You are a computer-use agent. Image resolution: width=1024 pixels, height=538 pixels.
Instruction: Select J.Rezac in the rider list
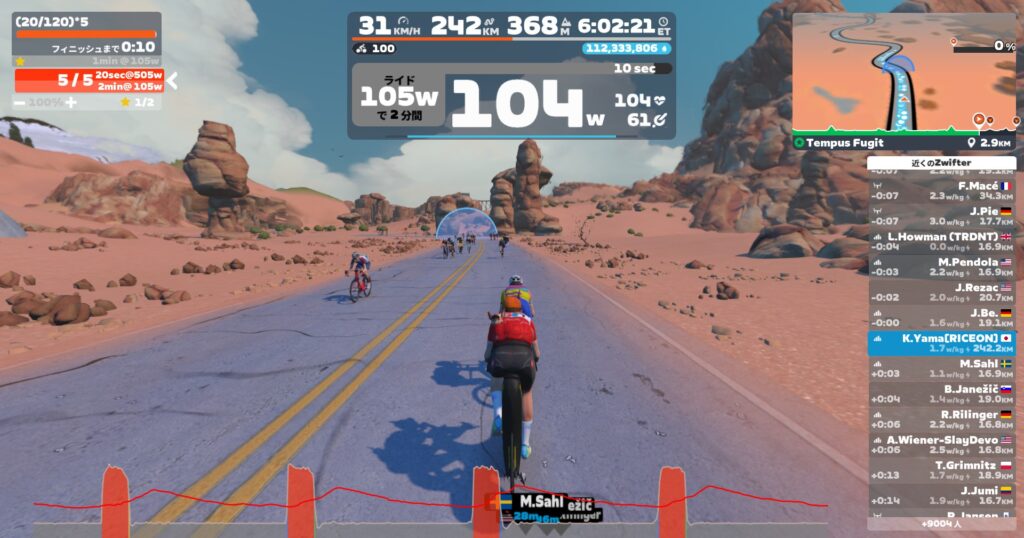tap(942, 293)
